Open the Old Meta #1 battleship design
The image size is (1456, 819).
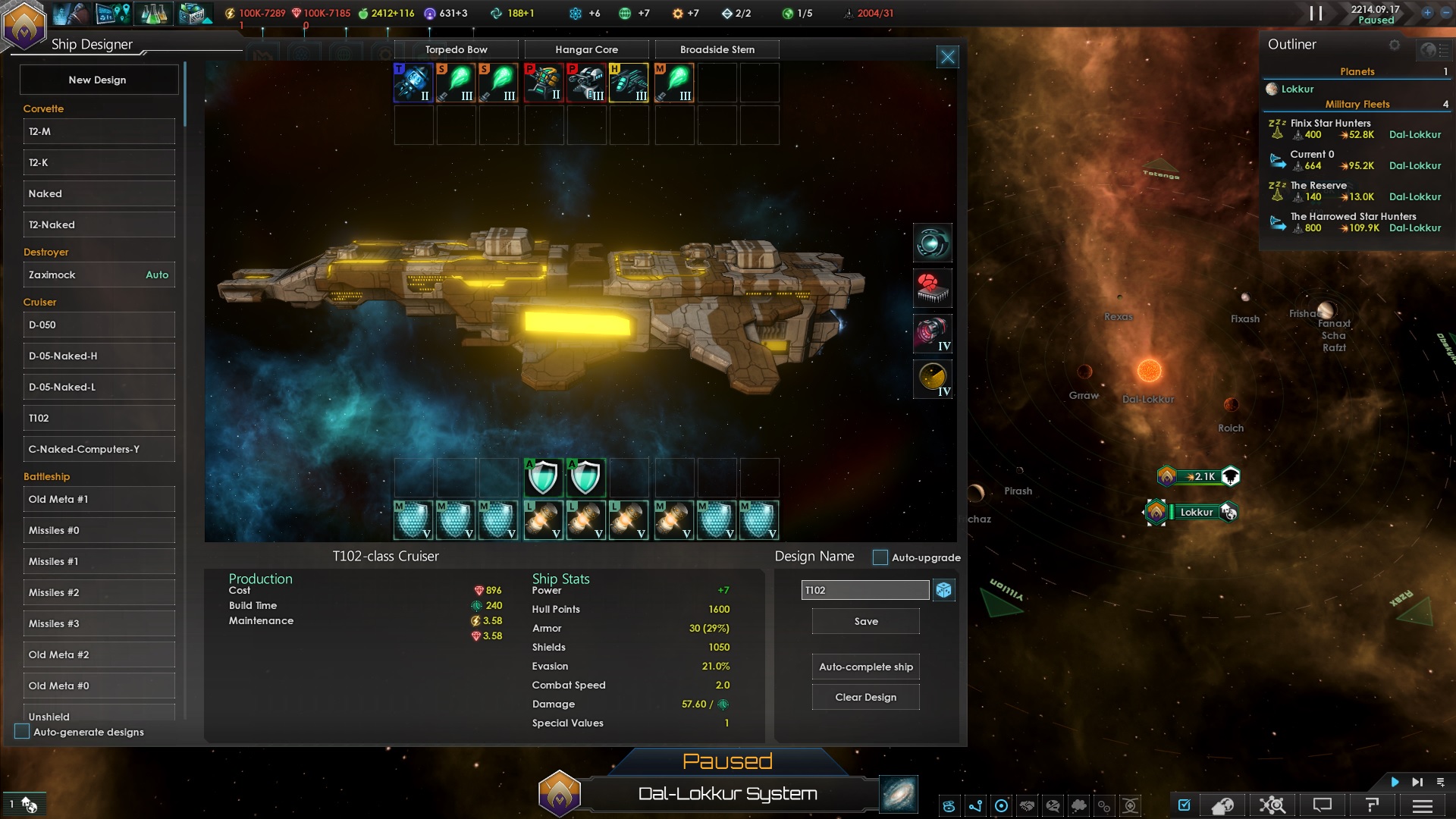click(x=99, y=499)
